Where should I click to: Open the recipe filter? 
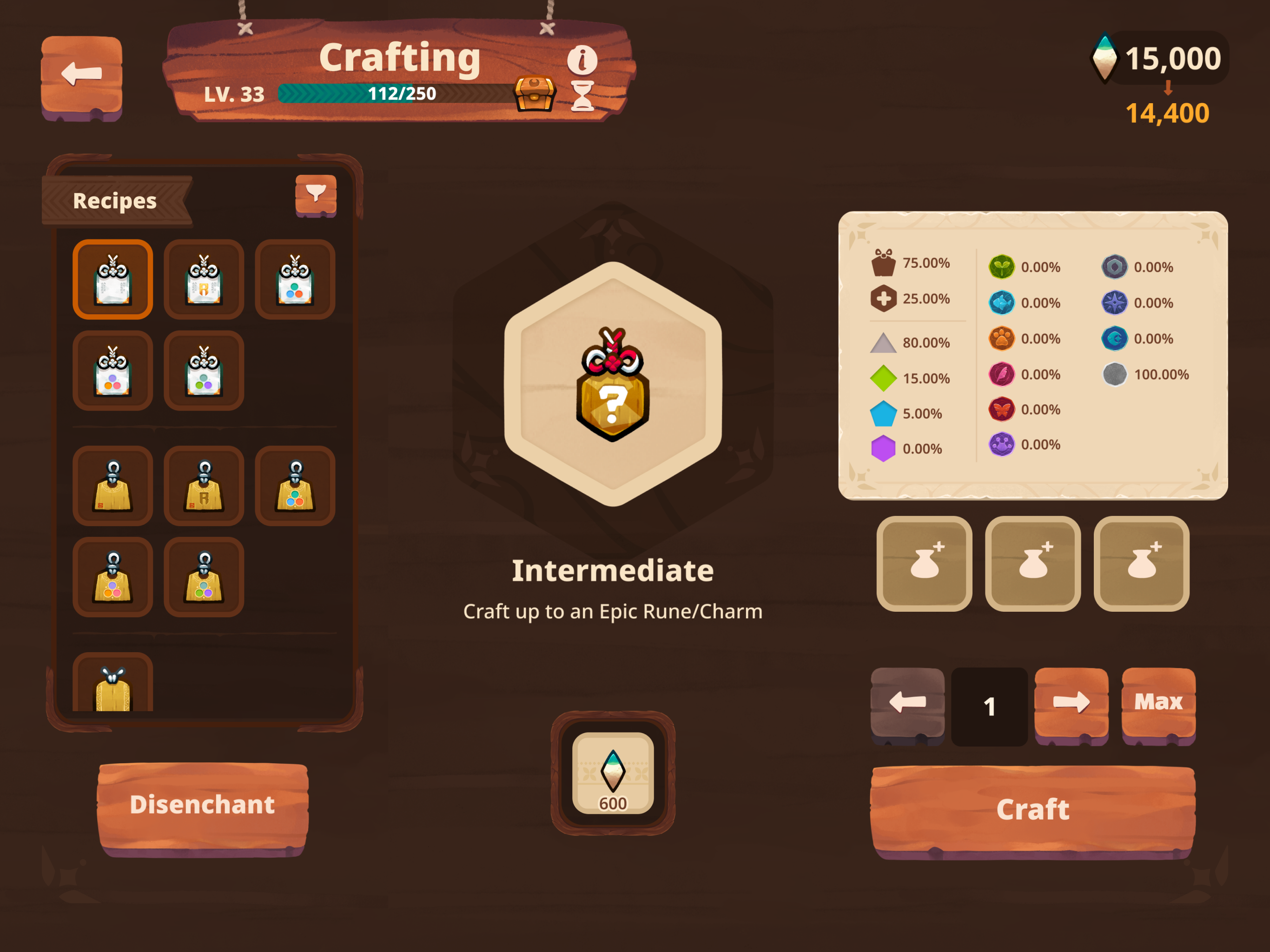(x=317, y=195)
